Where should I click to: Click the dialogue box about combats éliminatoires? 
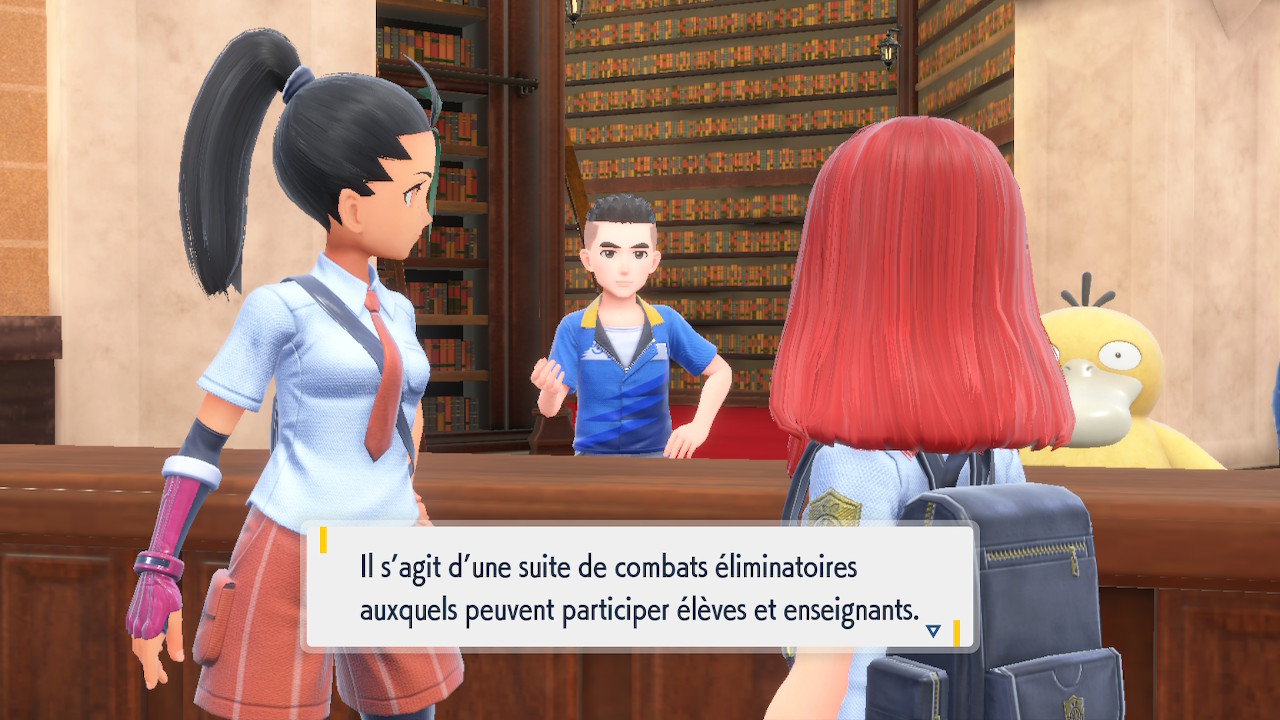(640, 588)
